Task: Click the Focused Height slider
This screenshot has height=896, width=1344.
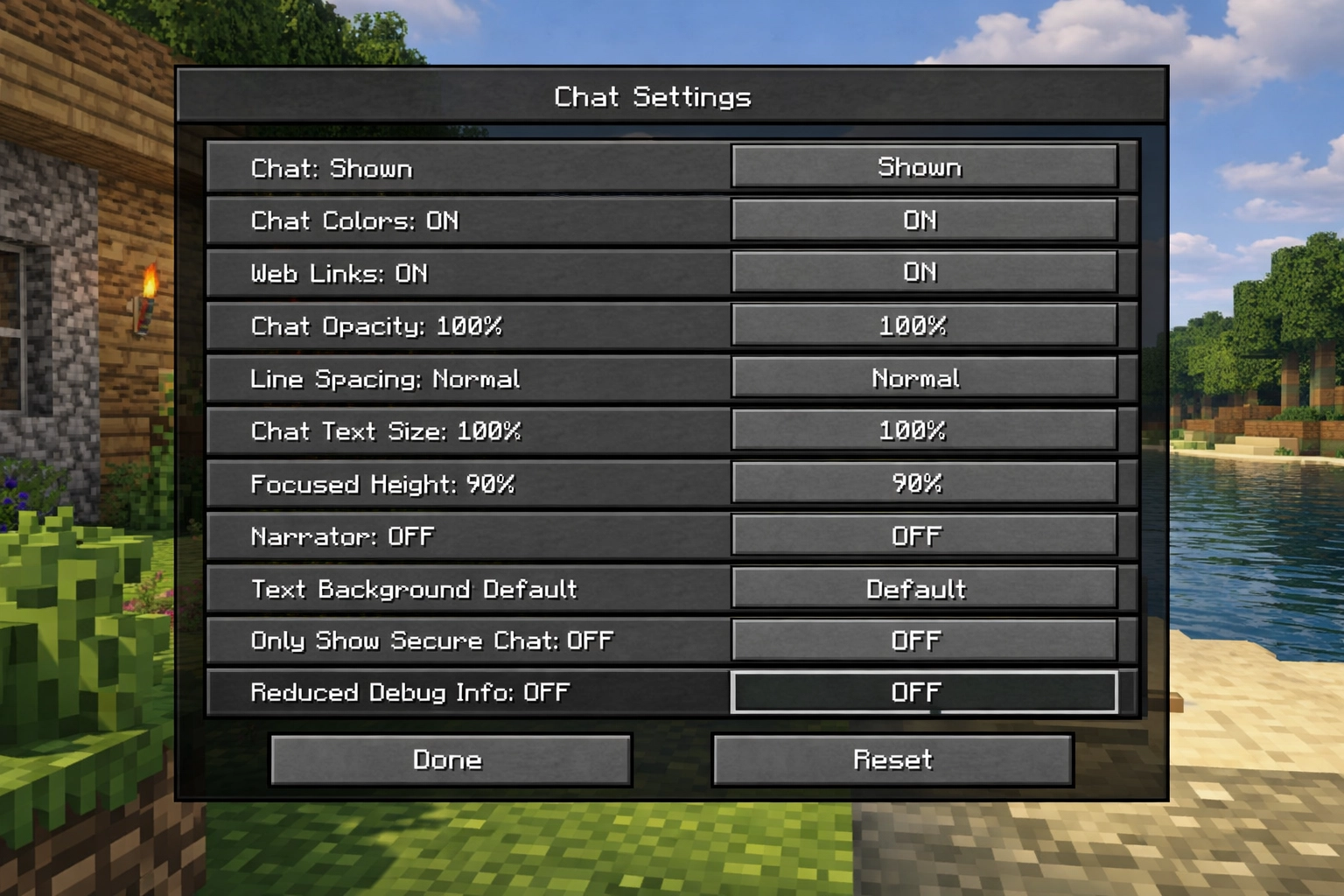Action: tap(923, 483)
